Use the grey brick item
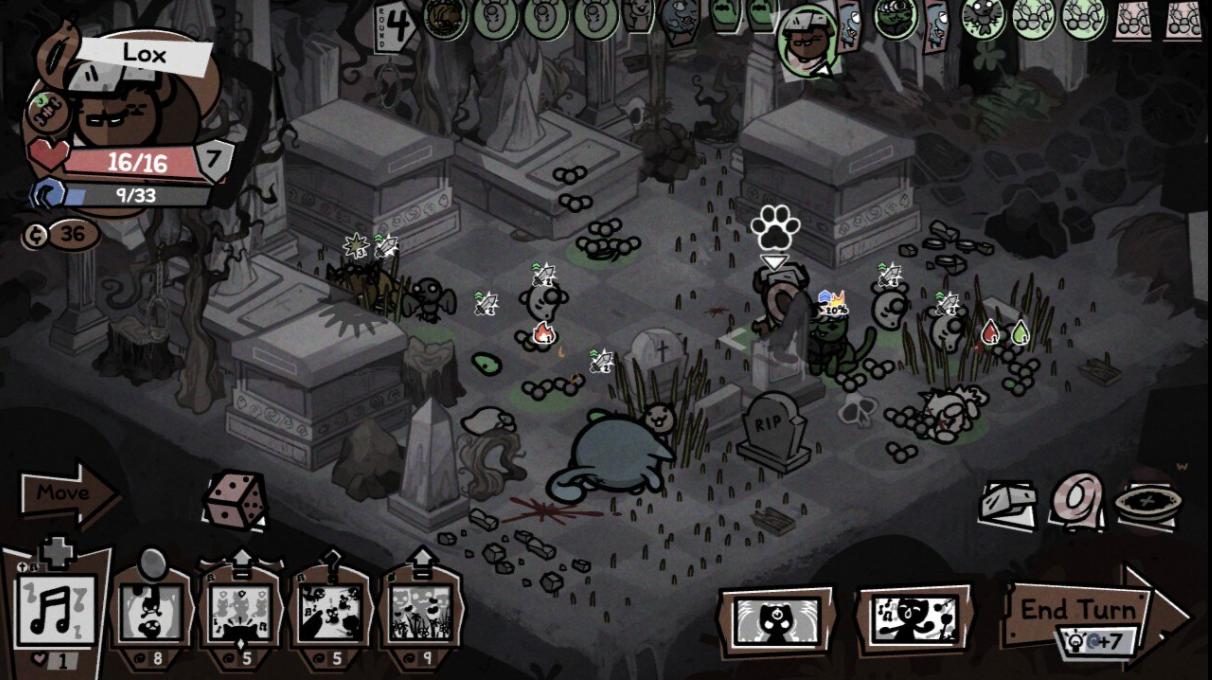 click(1010, 500)
